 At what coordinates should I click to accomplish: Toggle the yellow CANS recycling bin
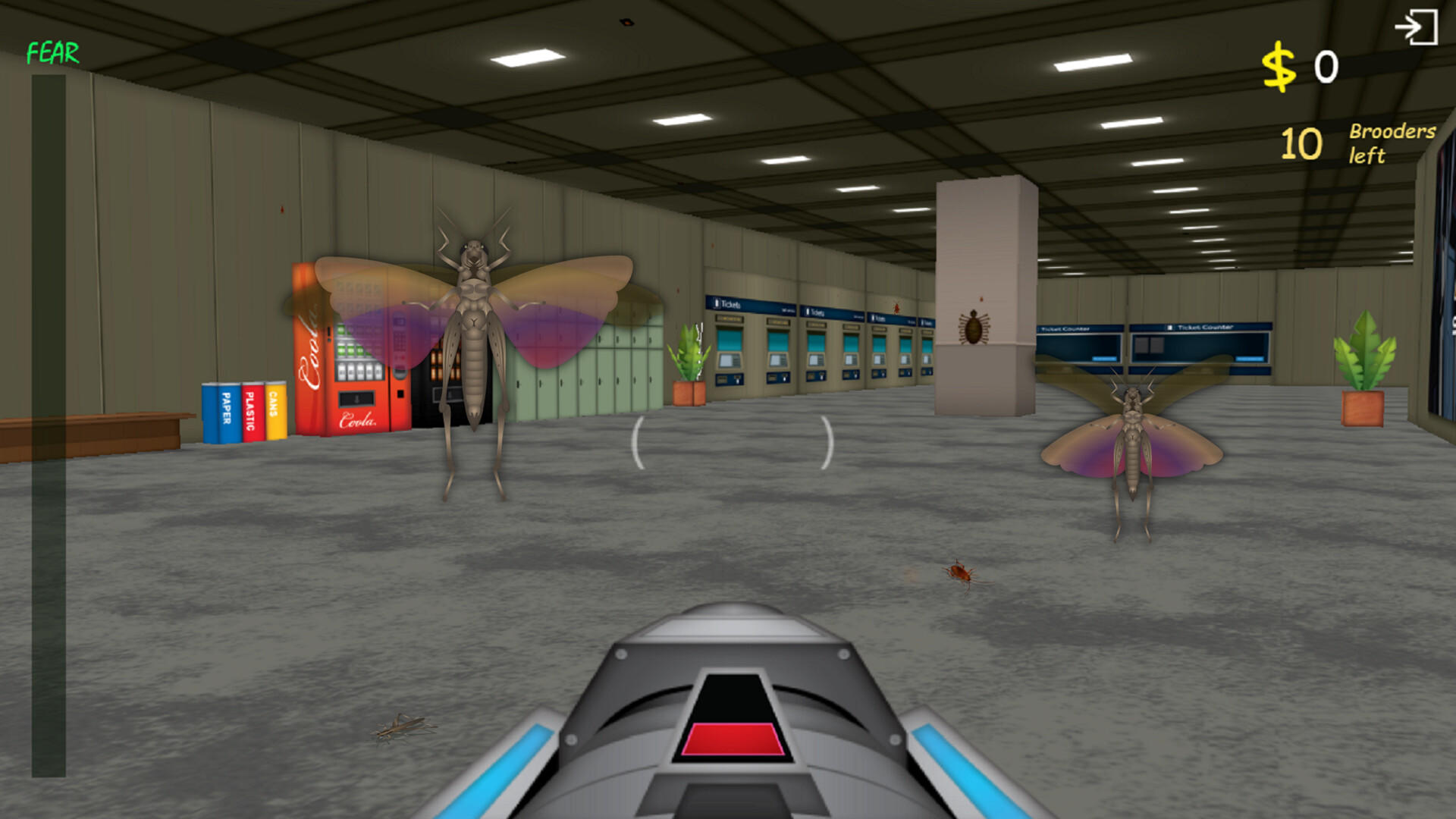click(275, 413)
